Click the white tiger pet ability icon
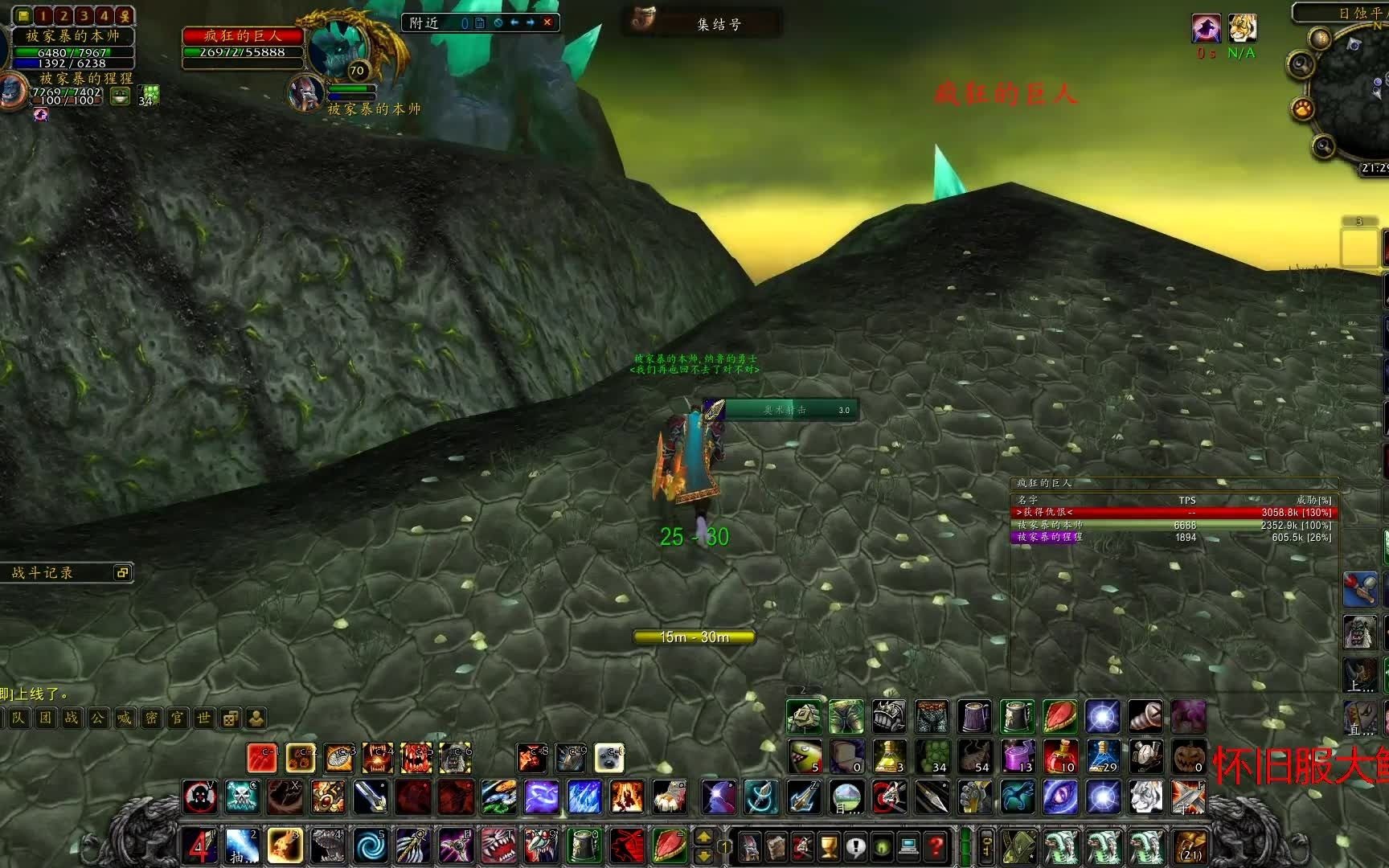 [1145, 797]
